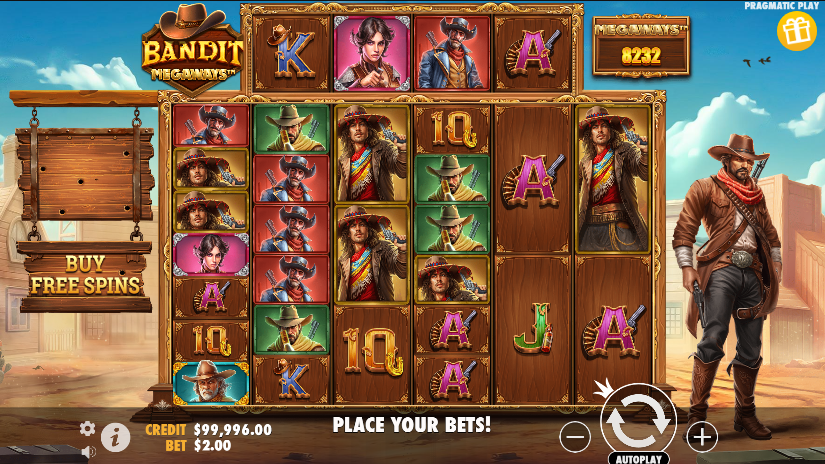Show the game info paytable

click(116, 437)
